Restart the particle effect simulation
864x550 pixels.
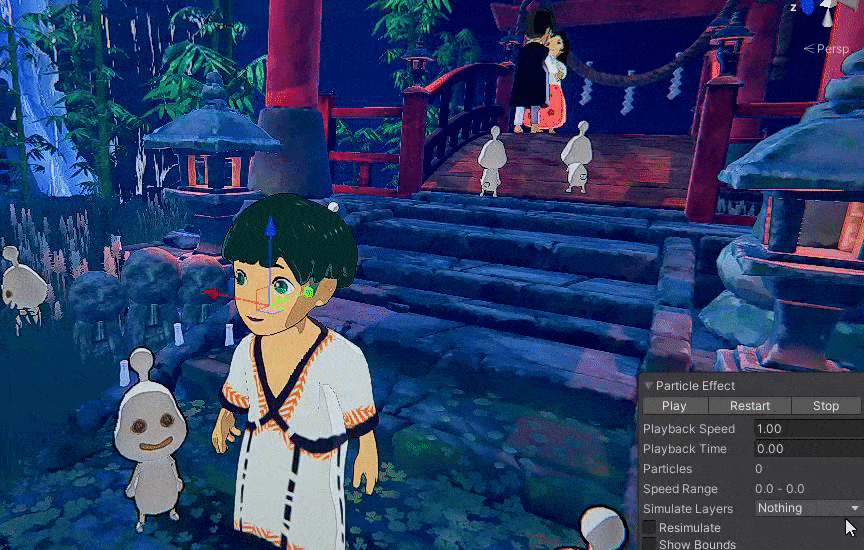[750, 406]
